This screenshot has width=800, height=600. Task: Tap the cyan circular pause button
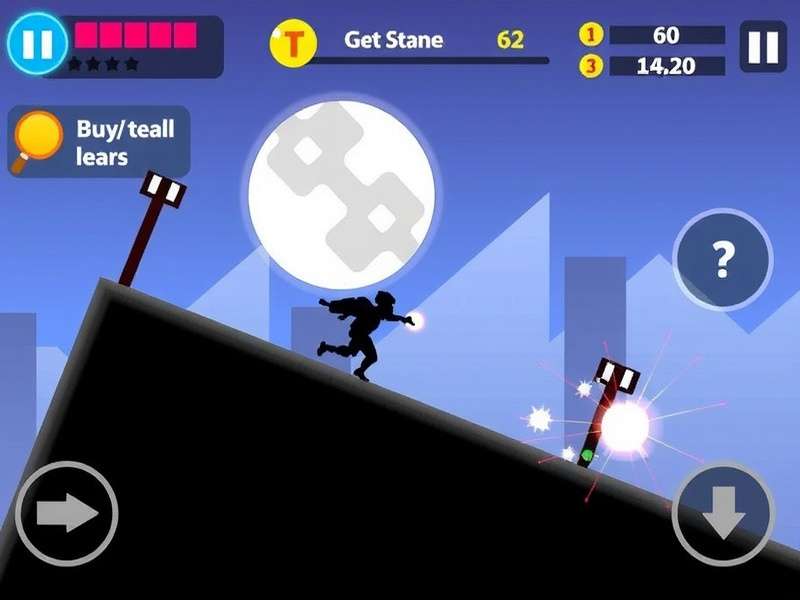tap(34, 42)
